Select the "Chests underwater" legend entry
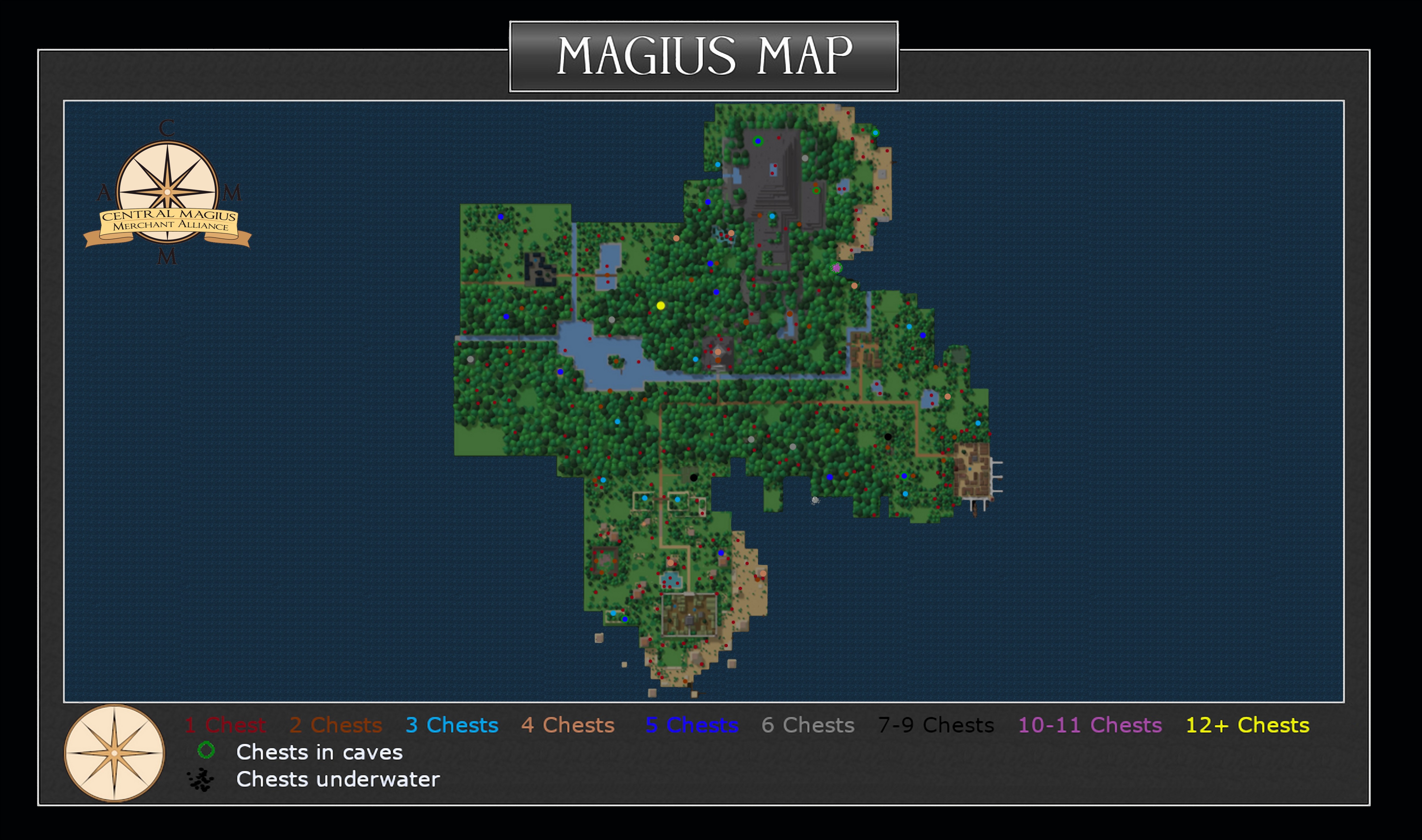Viewport: 1422px width, 840px height. pyautogui.click(x=338, y=780)
